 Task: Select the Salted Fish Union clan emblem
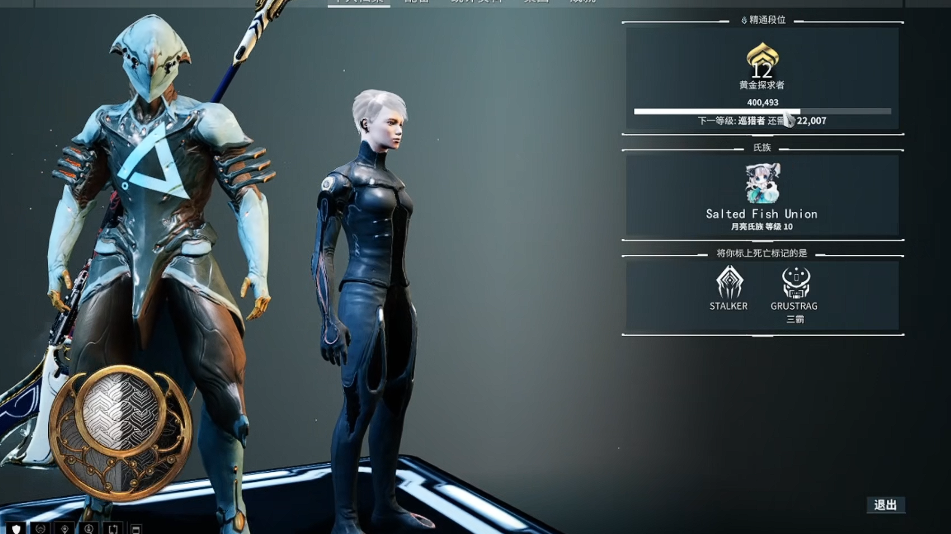tap(762, 184)
